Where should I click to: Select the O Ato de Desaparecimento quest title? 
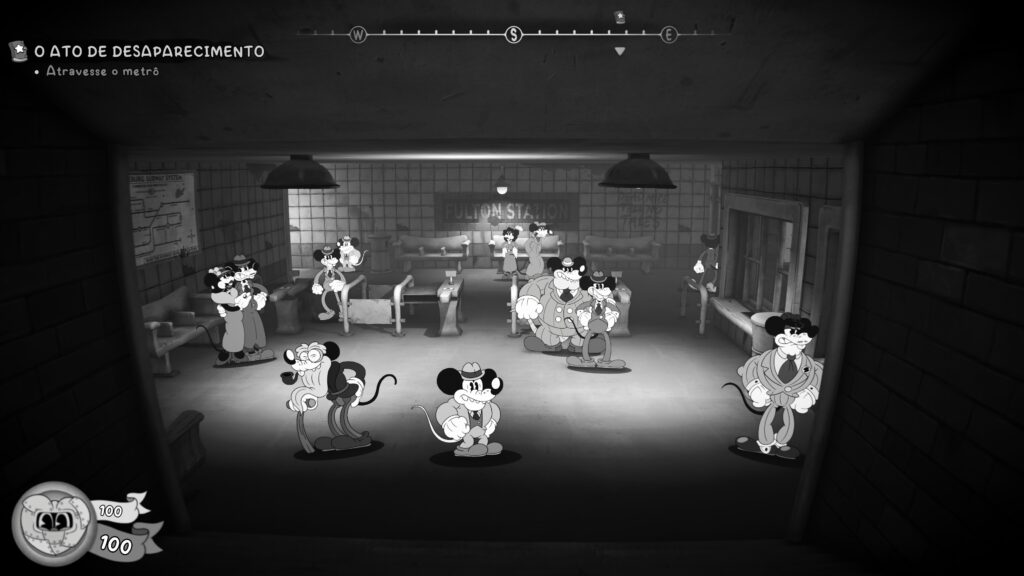(149, 50)
